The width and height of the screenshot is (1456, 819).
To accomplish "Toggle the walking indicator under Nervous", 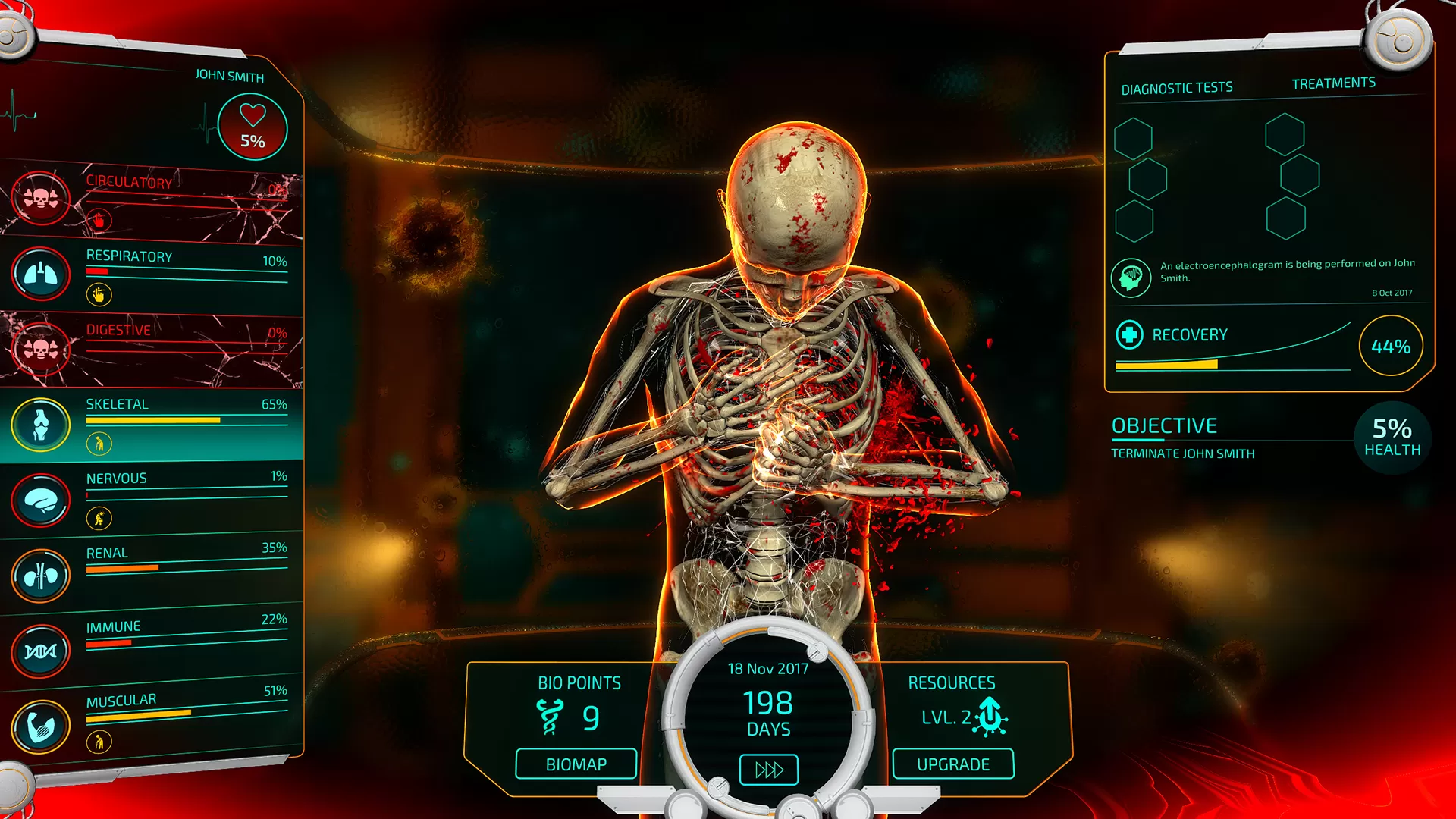I will coord(98,519).
